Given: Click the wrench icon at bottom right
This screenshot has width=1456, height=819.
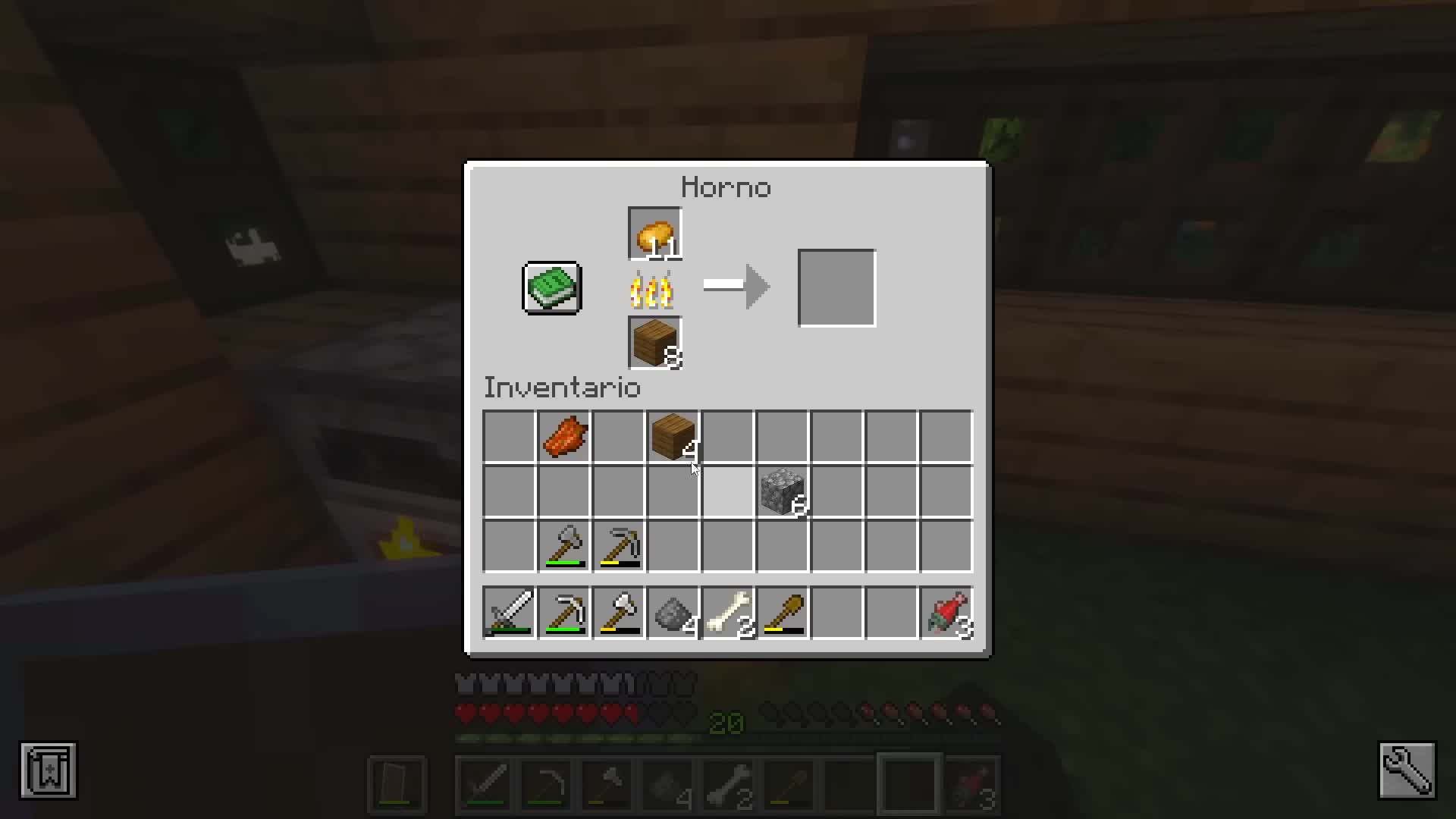Looking at the screenshot, I should tap(1408, 771).
